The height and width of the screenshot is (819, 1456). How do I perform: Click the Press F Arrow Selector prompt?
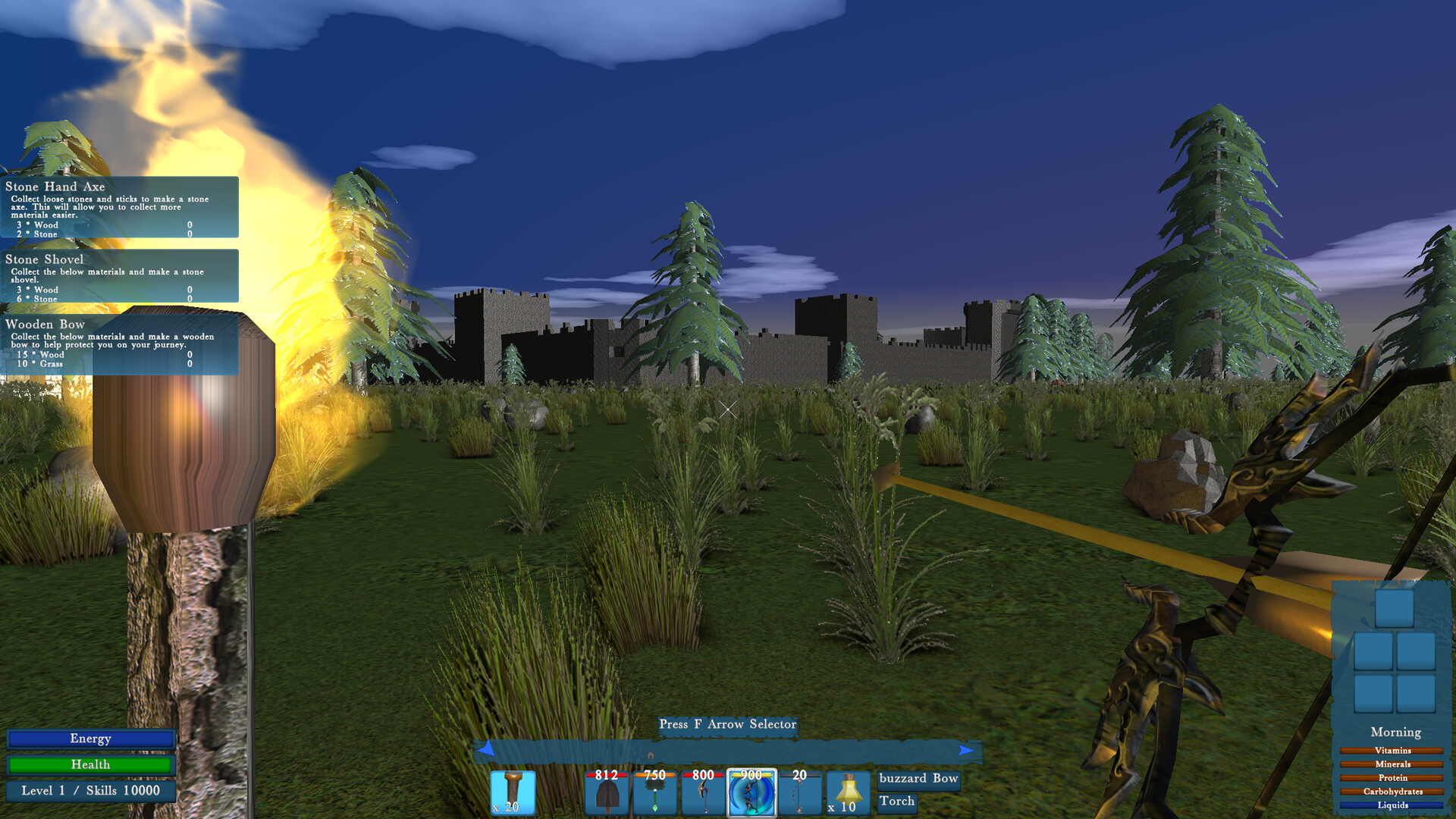[728, 725]
